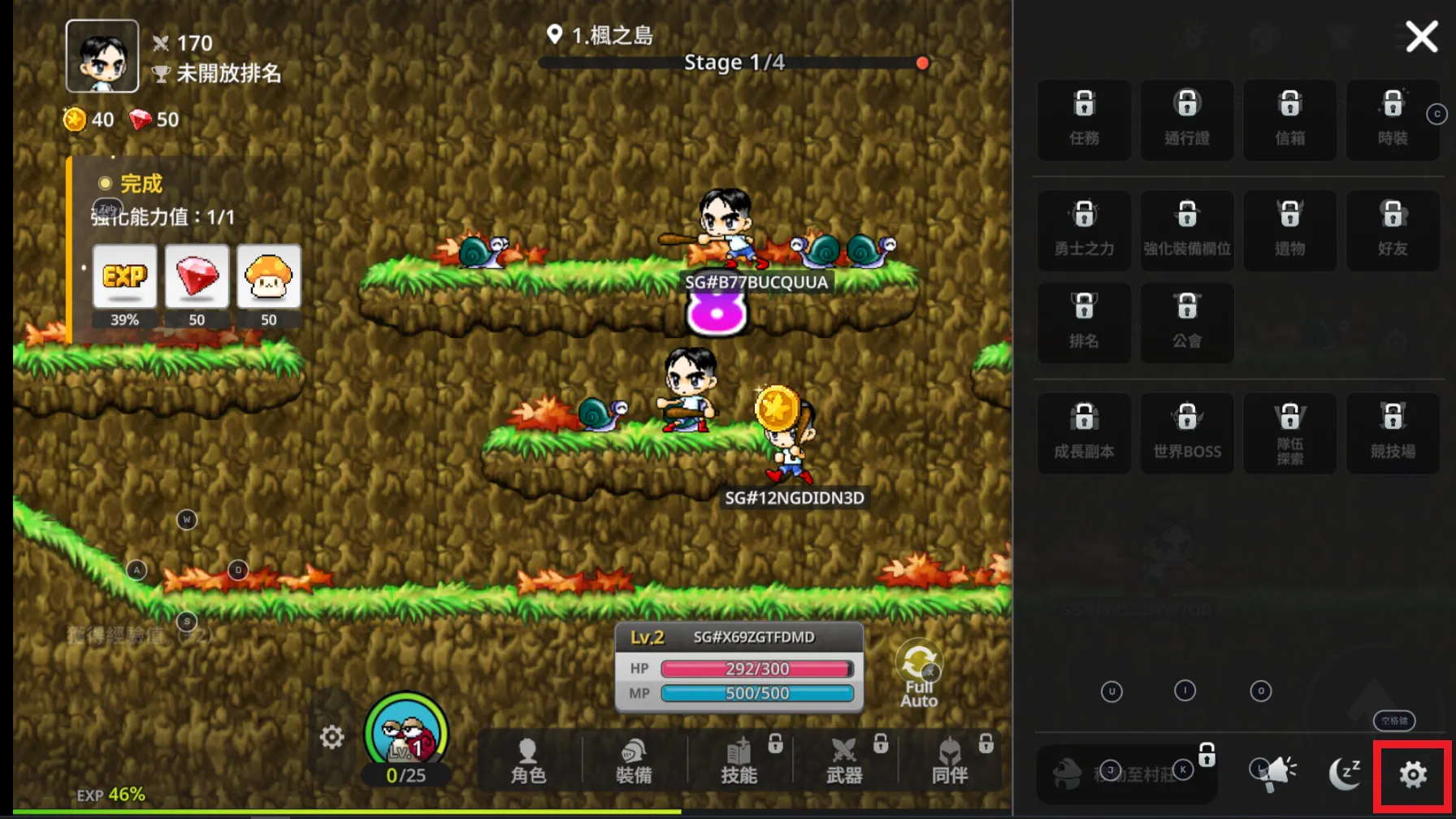
Task: Open the locked 時裝 costume tile
Action: pyautogui.click(x=1393, y=119)
